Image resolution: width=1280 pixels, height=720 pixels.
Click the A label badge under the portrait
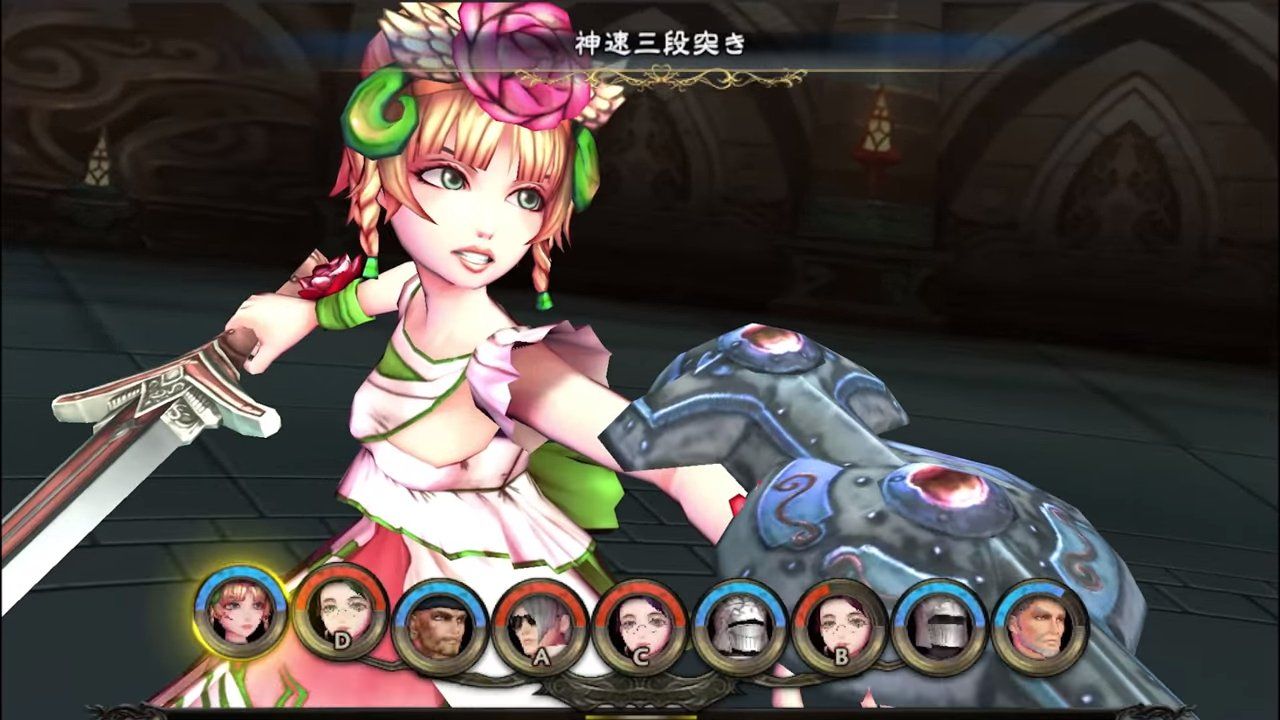coord(541,656)
